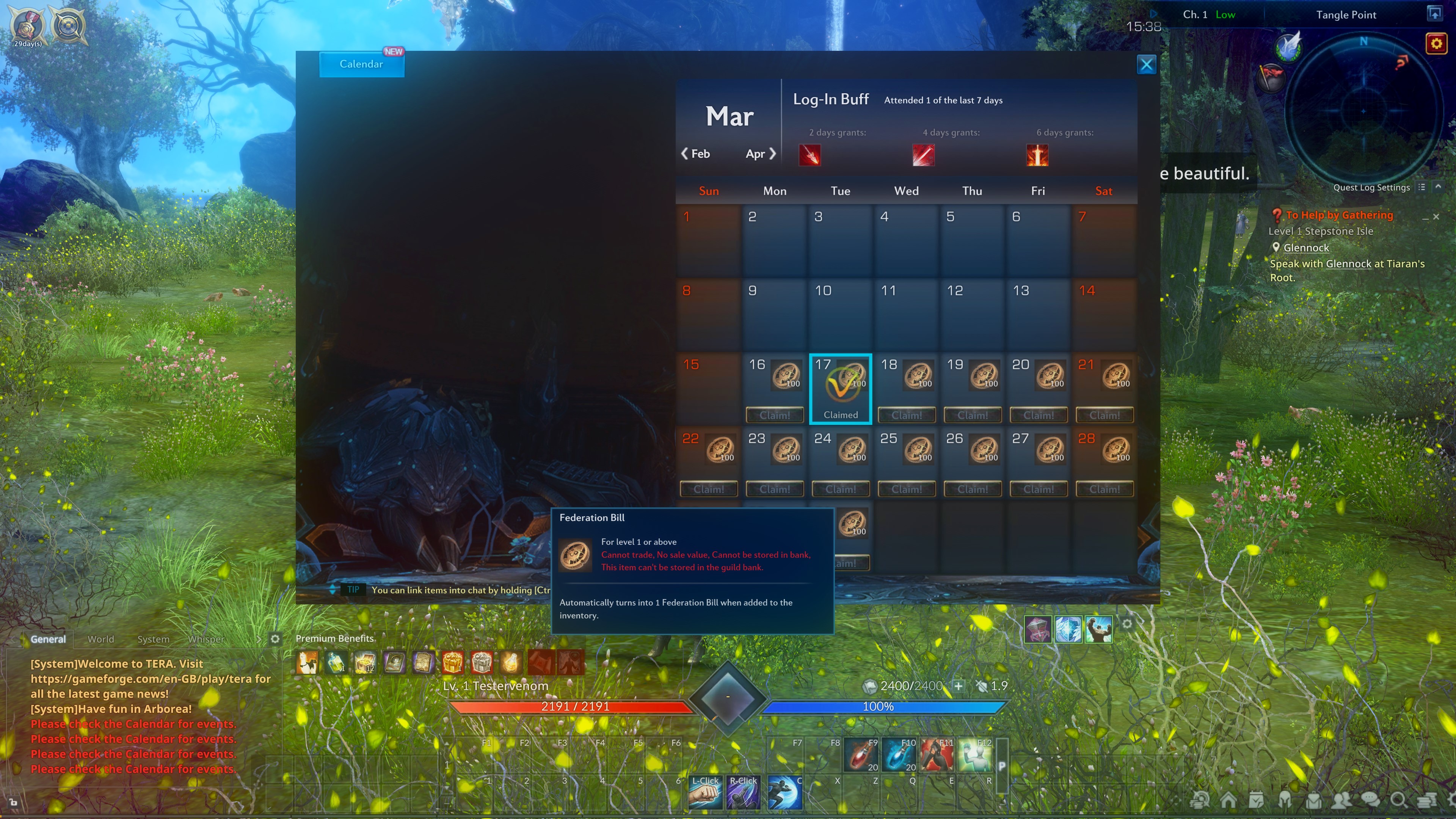Claim the March 21 reward
This screenshot has width=1456, height=819.
coord(1104,416)
